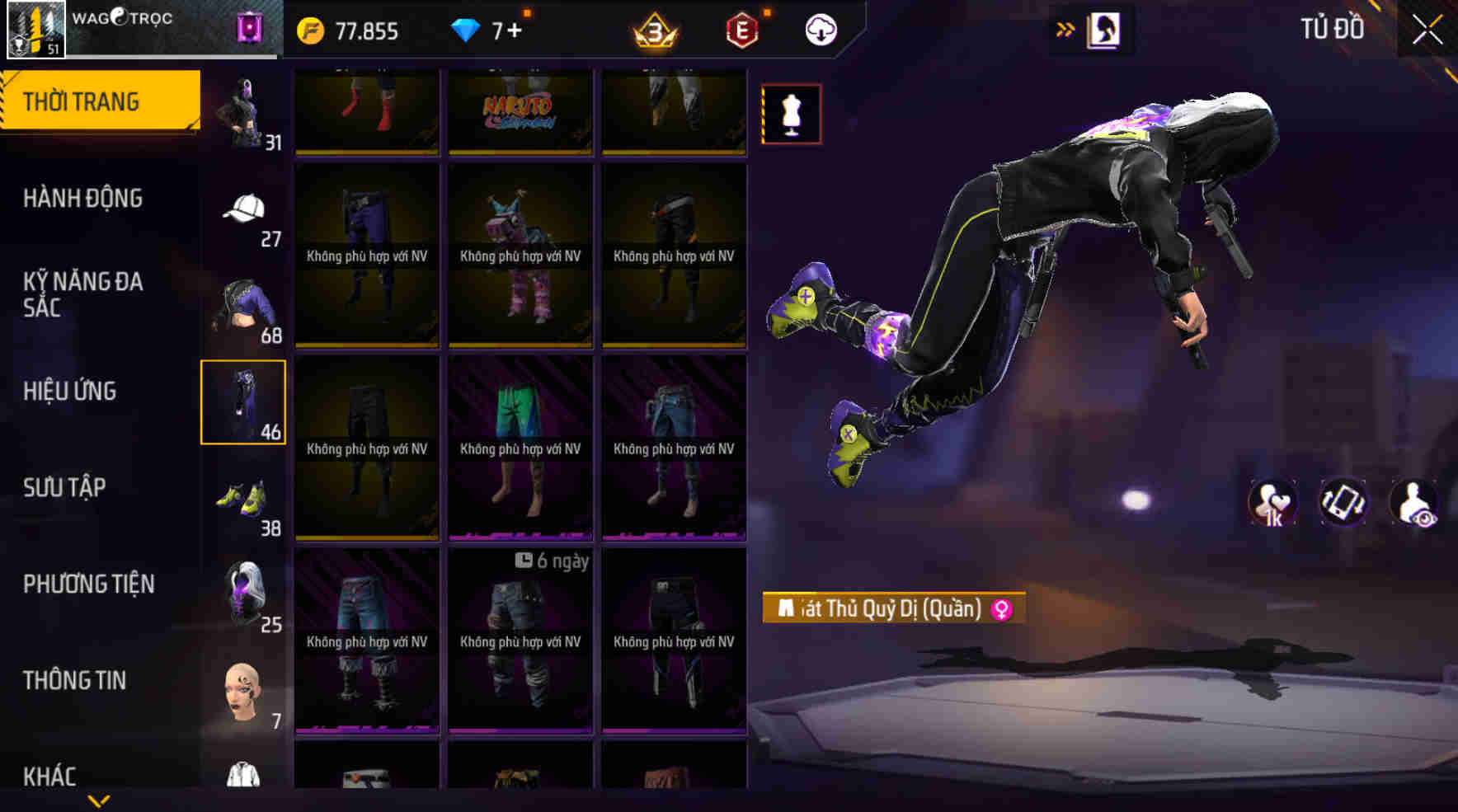Toggle the female gender icon on Sát Thủ Quỳ Dị label

point(1000,609)
